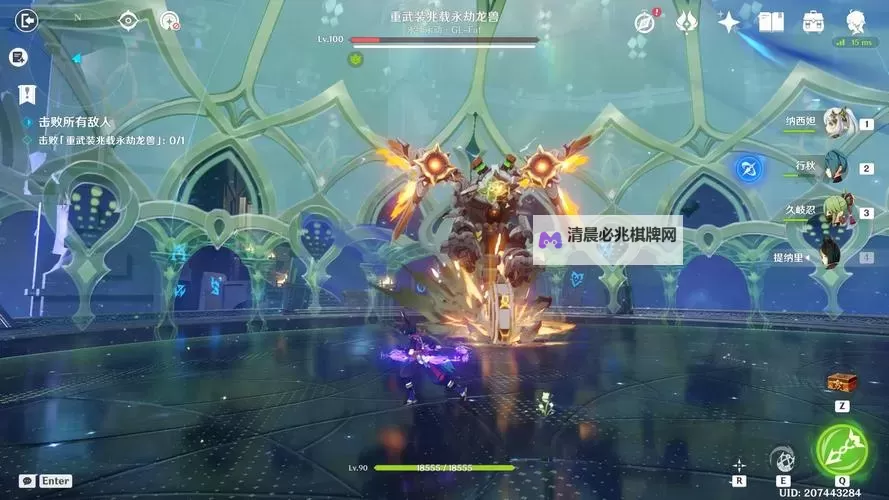Open the chat box speech bubble
Viewport: 889px width, 500px height.
click(x=27, y=481)
